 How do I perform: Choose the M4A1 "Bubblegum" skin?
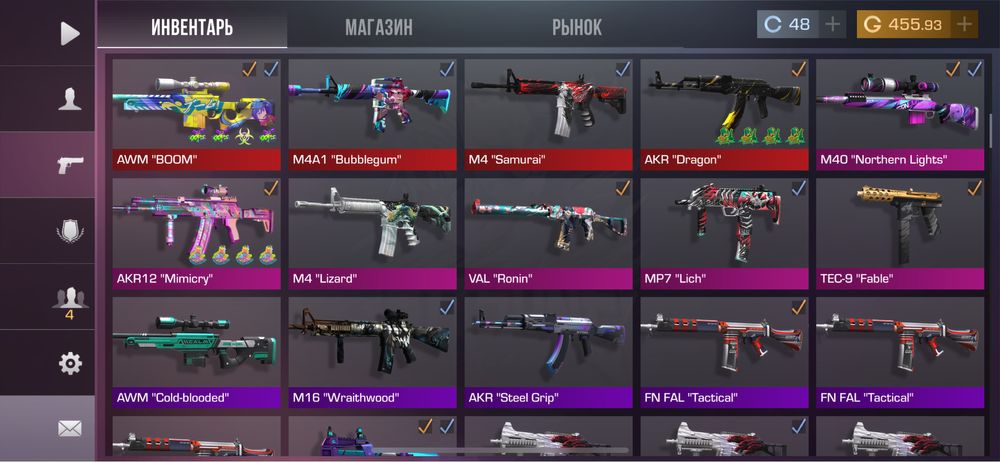tap(372, 114)
